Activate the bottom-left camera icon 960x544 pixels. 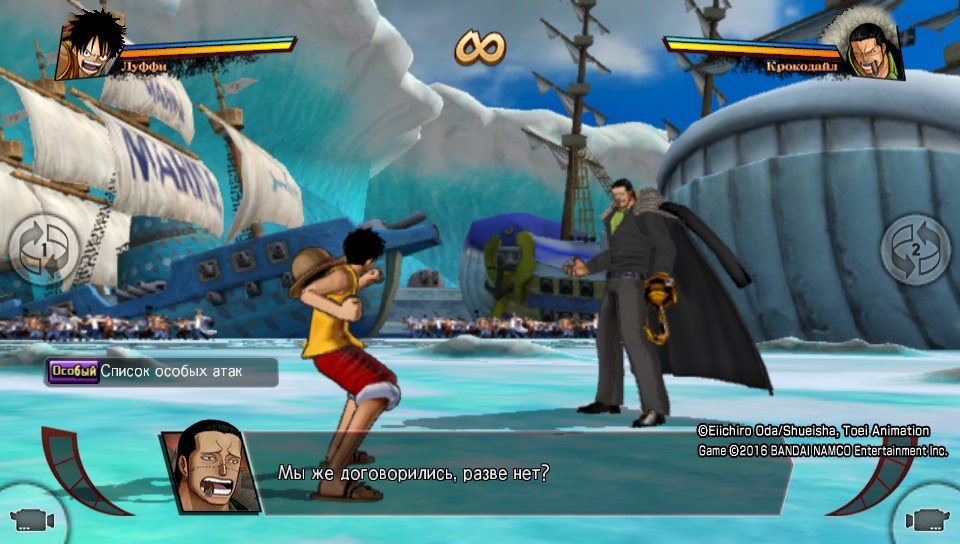30,519
